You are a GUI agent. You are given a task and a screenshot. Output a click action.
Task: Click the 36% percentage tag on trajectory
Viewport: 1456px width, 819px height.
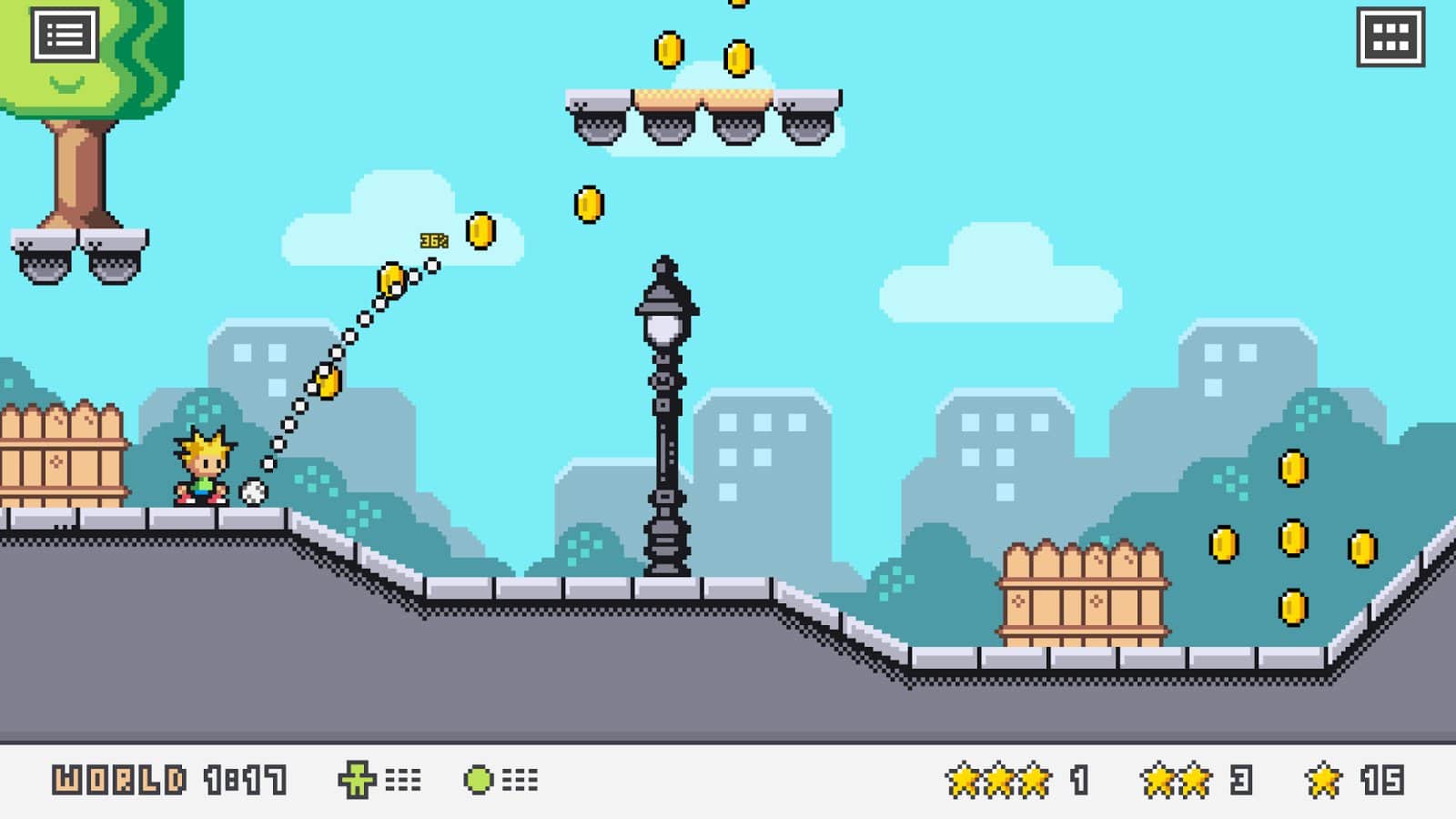(x=432, y=239)
